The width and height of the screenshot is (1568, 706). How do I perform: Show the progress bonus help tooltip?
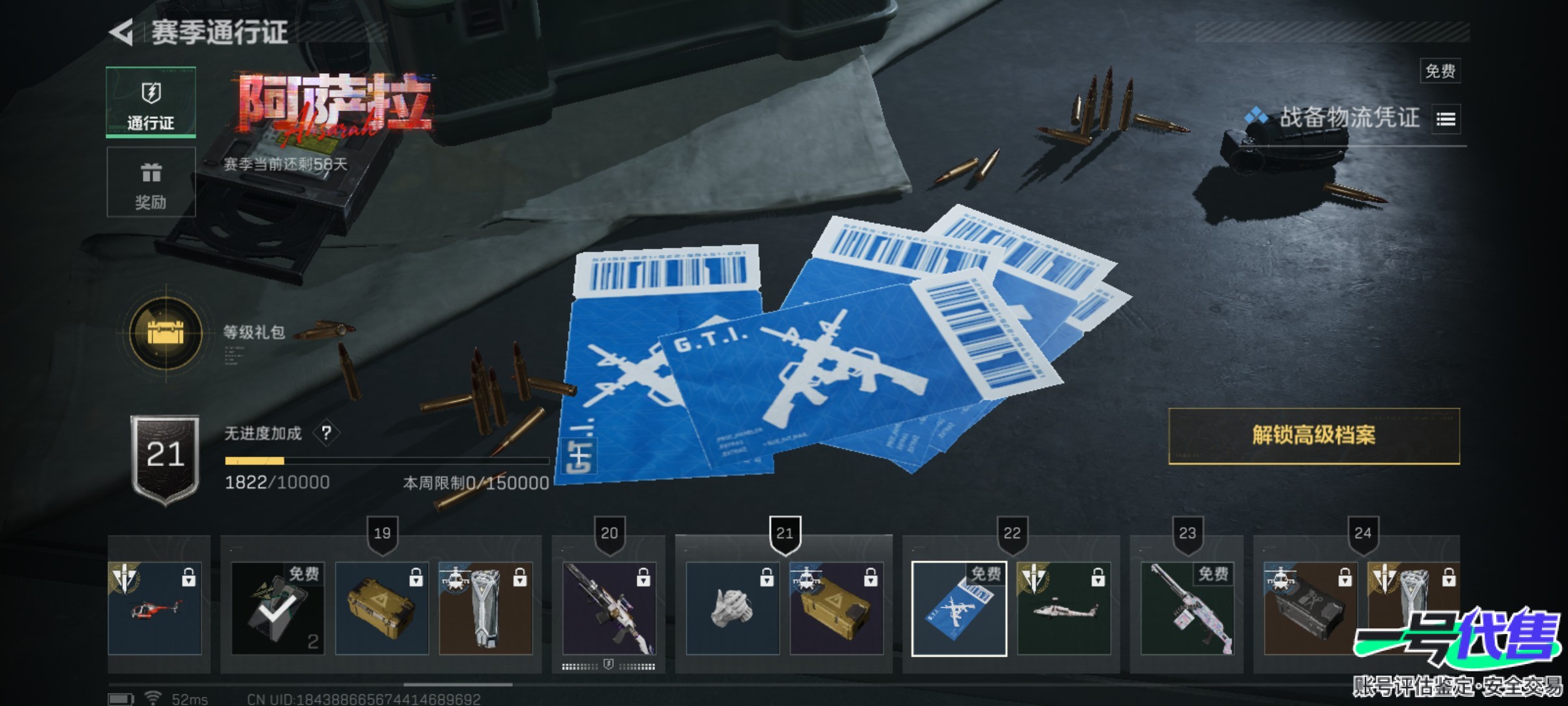pyautogui.click(x=326, y=433)
